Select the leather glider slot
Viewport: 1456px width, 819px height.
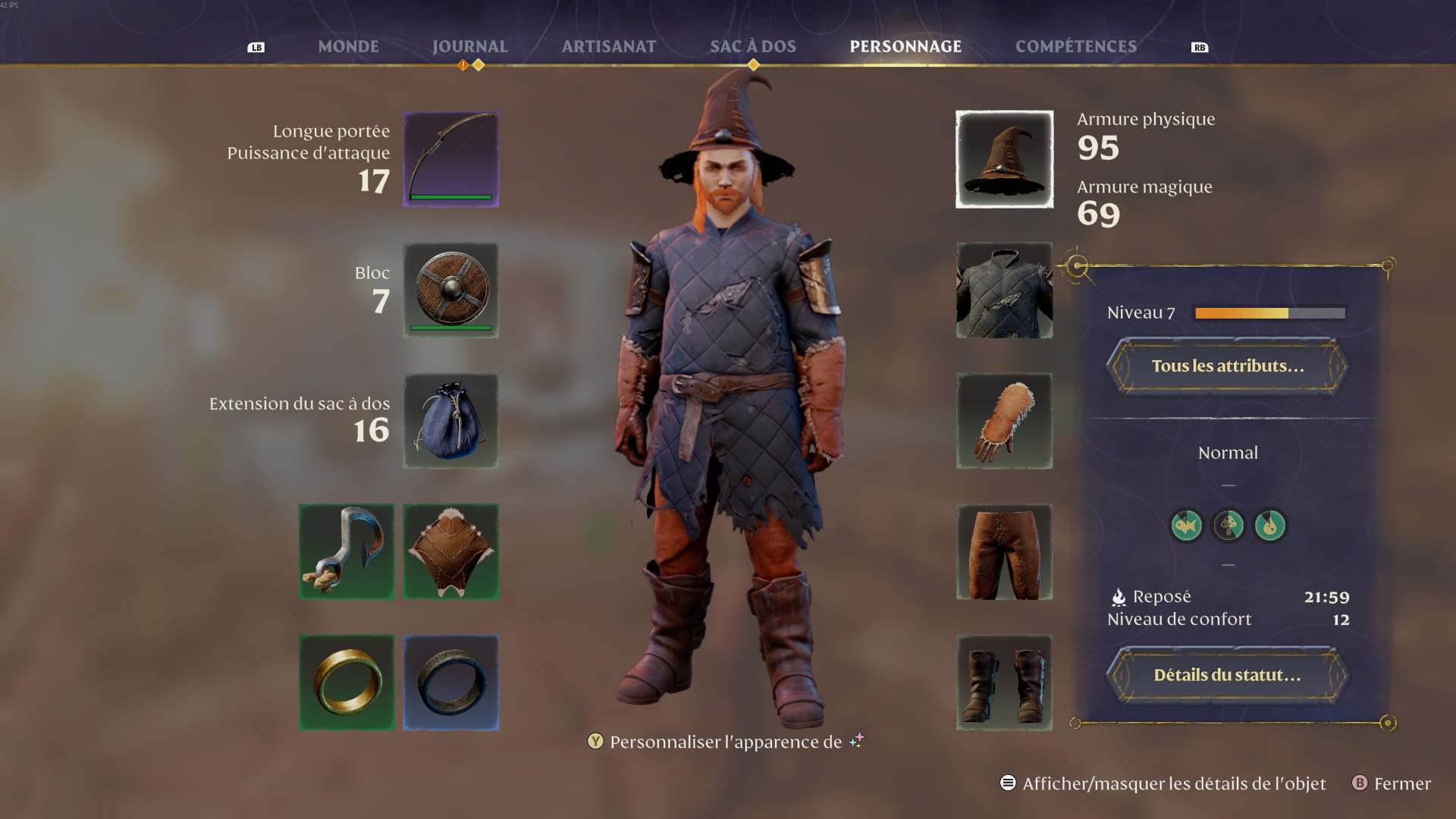(450, 552)
